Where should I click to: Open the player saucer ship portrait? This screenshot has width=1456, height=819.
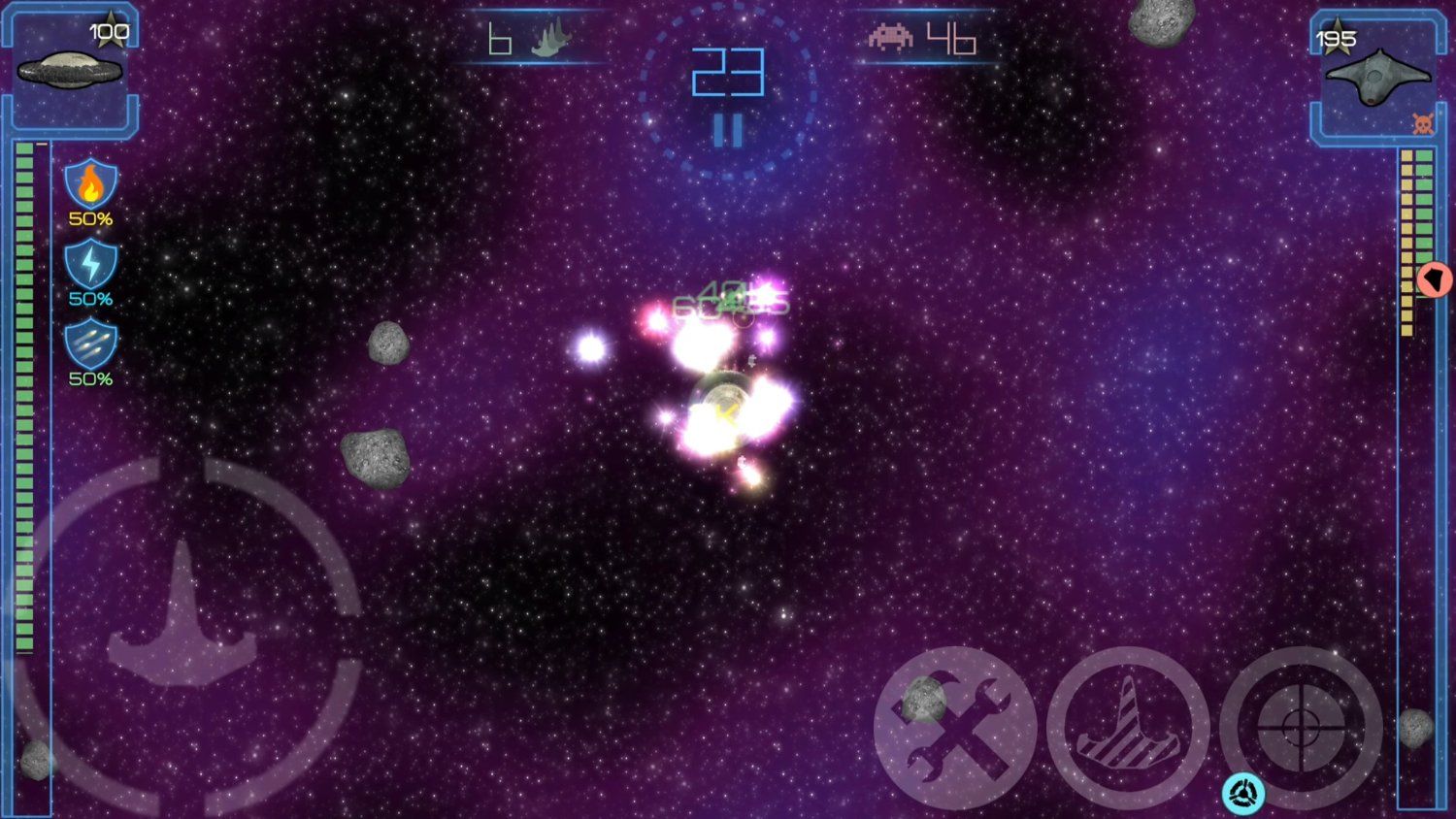[70, 70]
